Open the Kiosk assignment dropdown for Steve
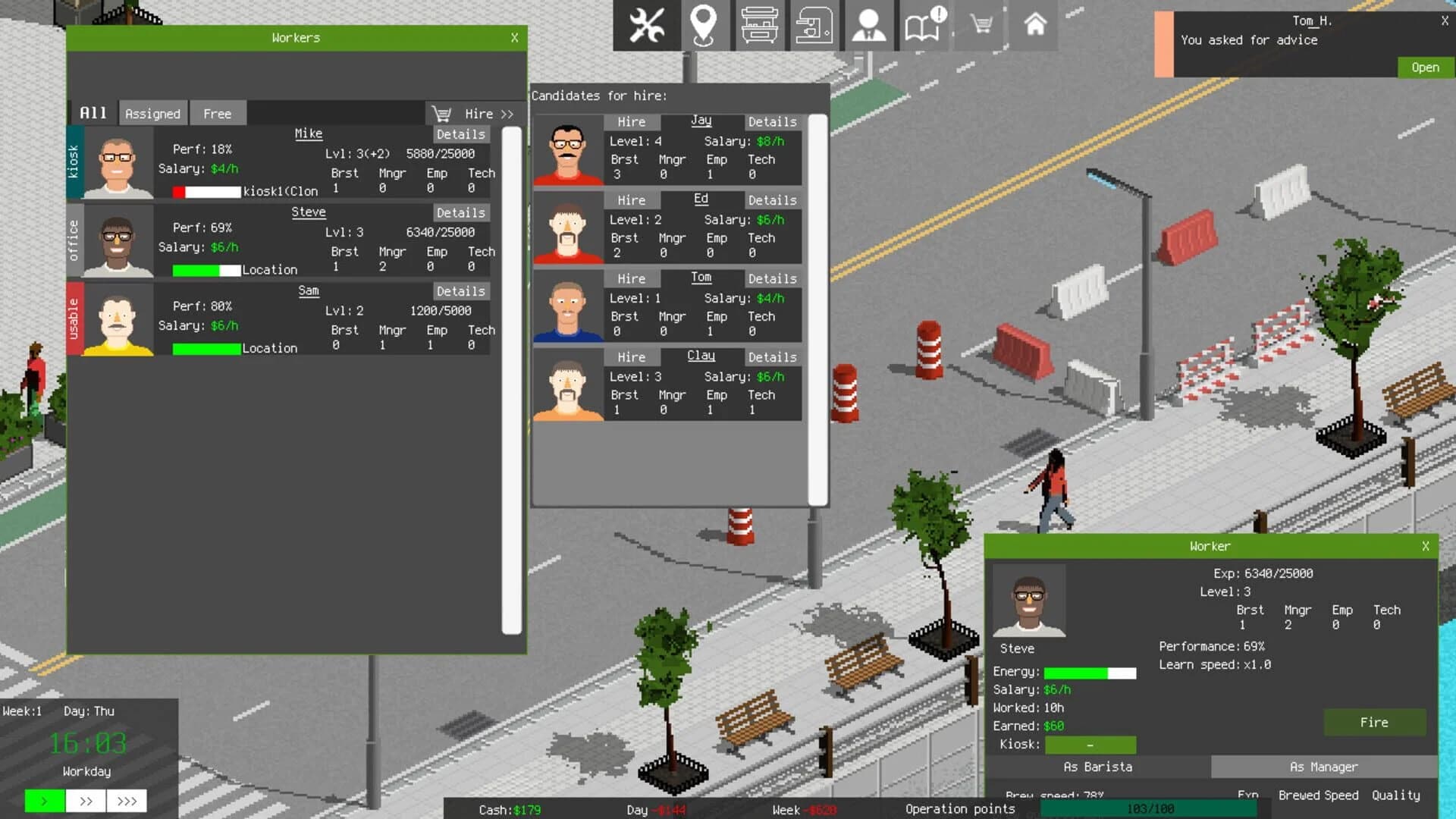Viewport: 1456px width, 819px height. (x=1090, y=745)
